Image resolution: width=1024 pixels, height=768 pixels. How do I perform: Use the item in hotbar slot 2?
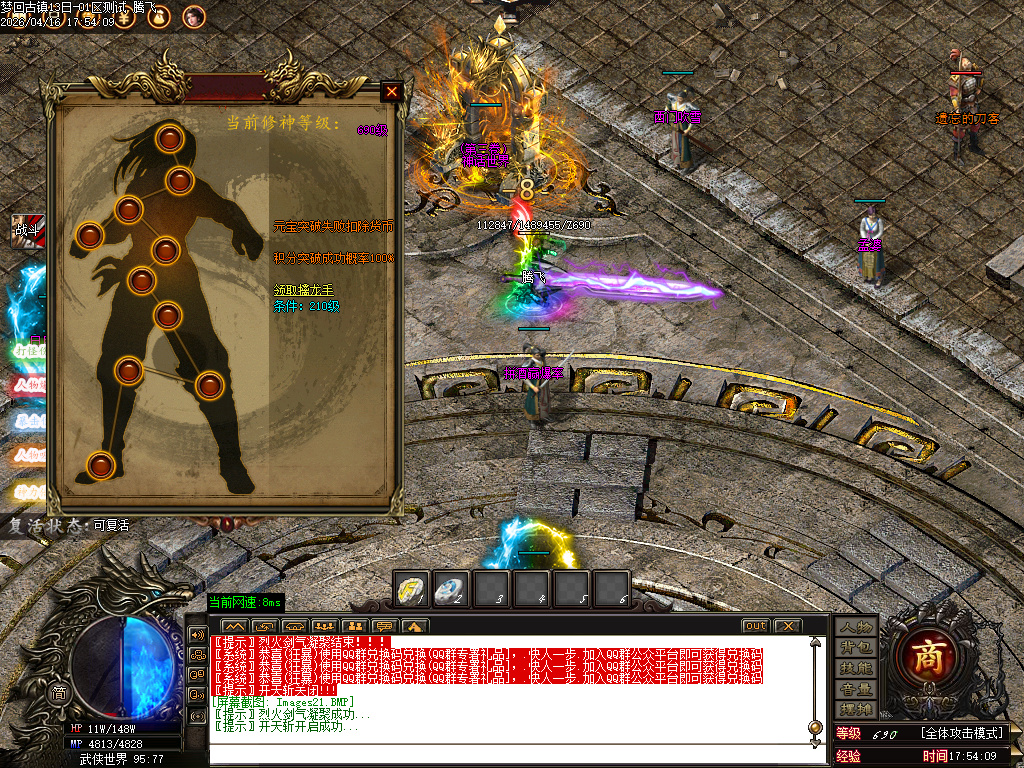(451, 589)
